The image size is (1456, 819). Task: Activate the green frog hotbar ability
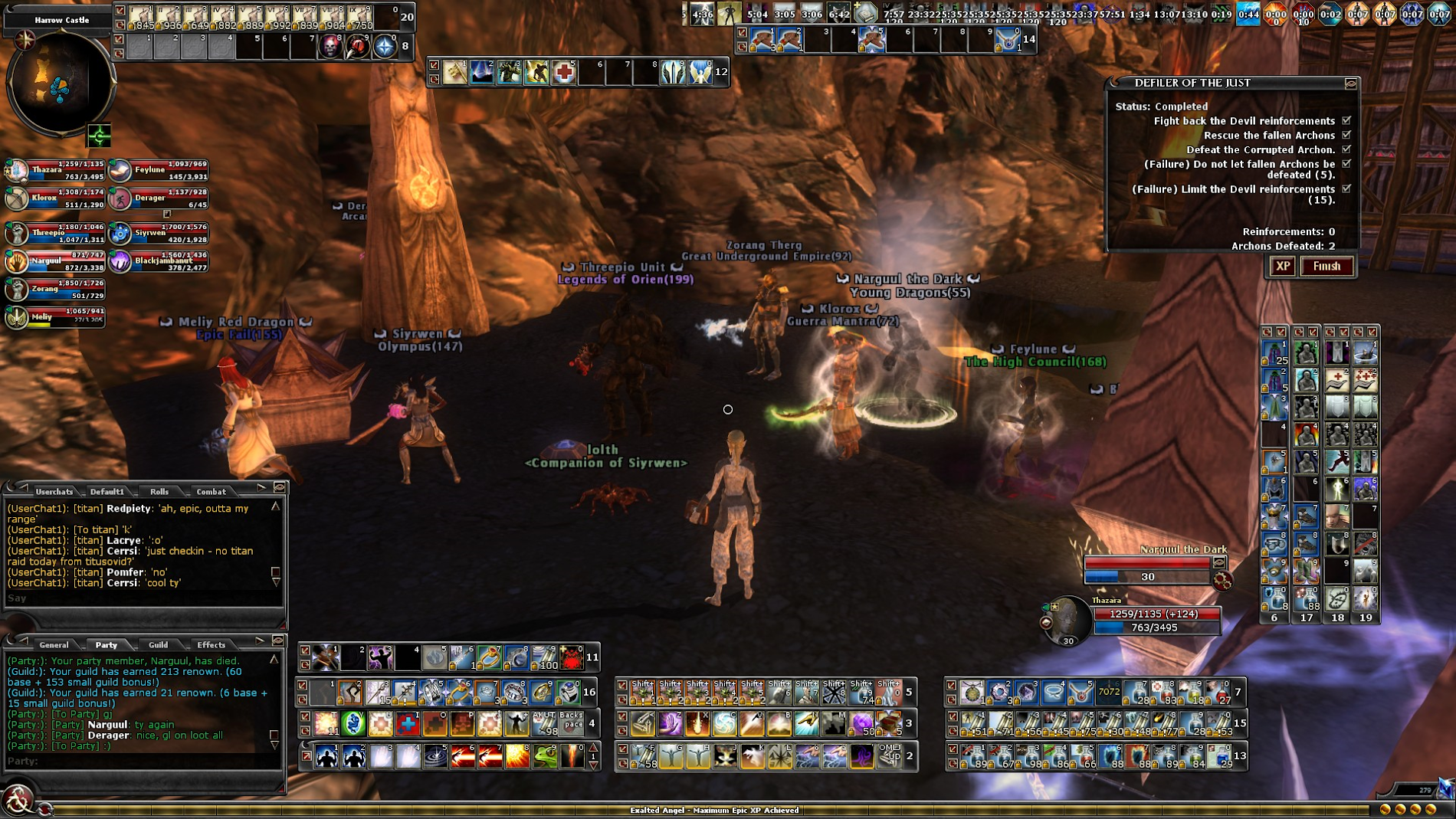point(545,756)
